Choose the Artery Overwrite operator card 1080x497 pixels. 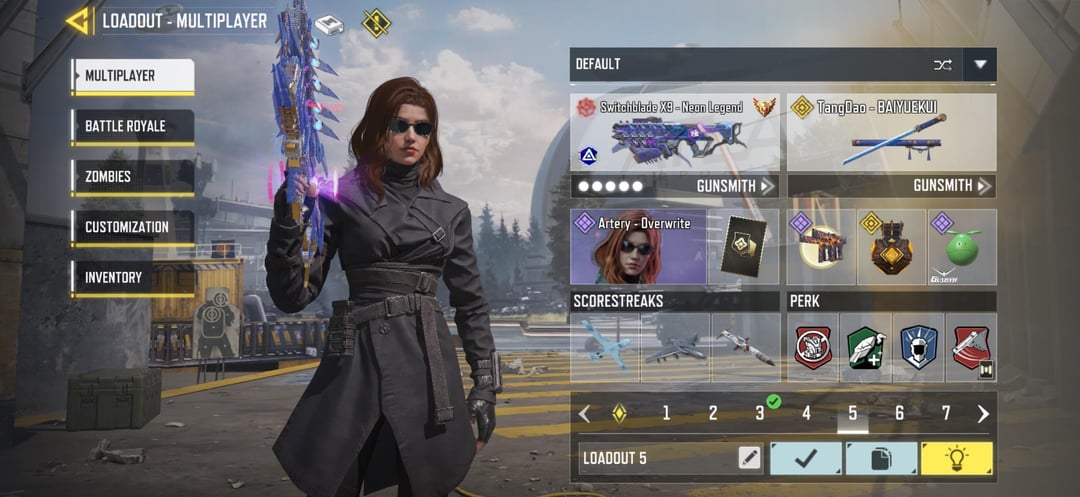click(638, 247)
